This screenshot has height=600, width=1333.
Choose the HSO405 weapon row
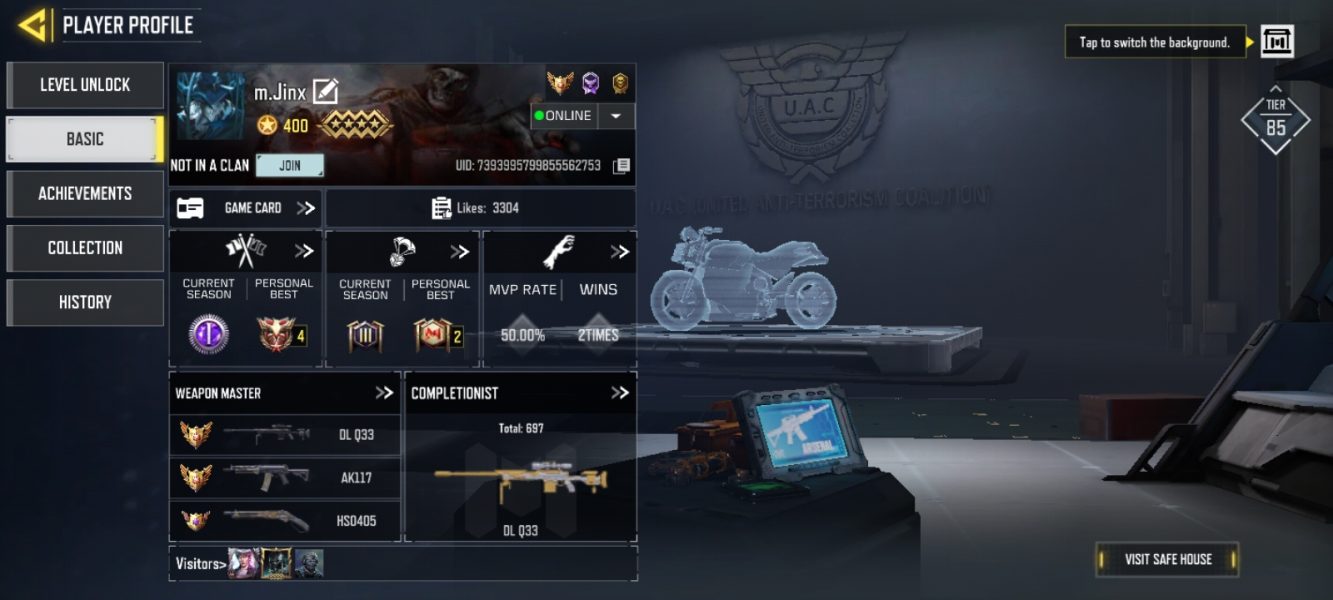285,521
